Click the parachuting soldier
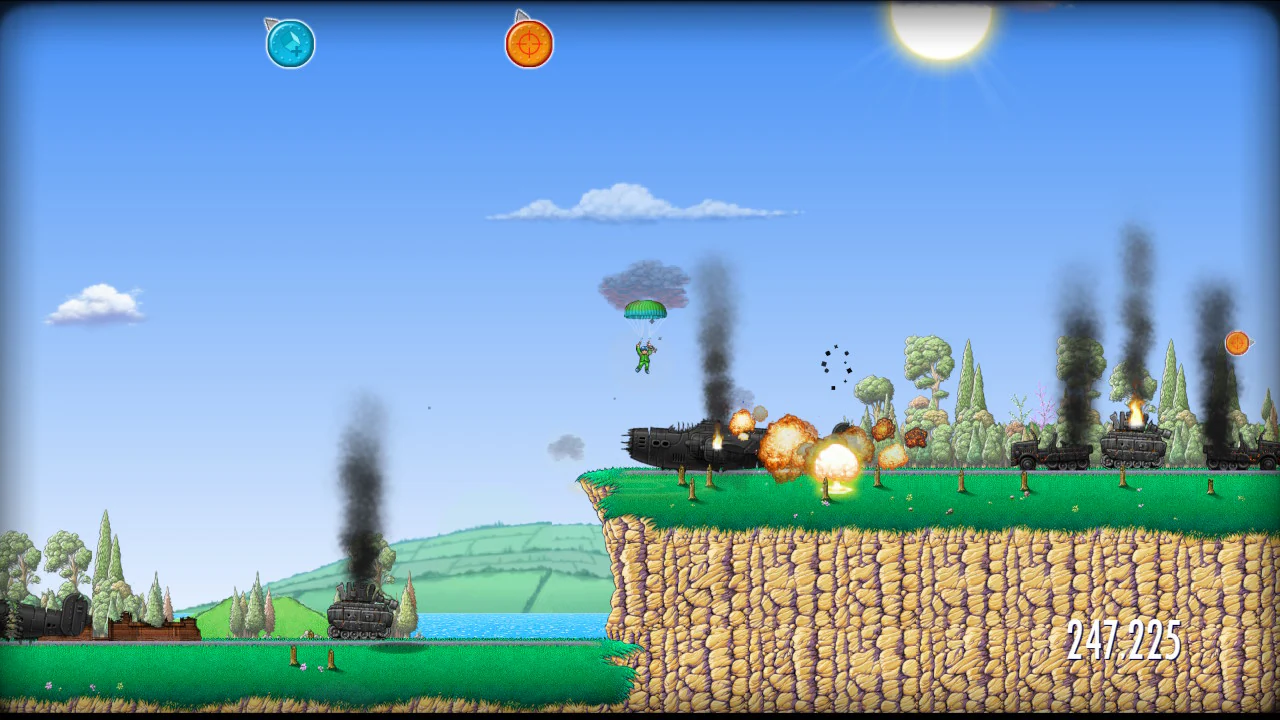The height and width of the screenshot is (720, 1280). click(x=646, y=356)
